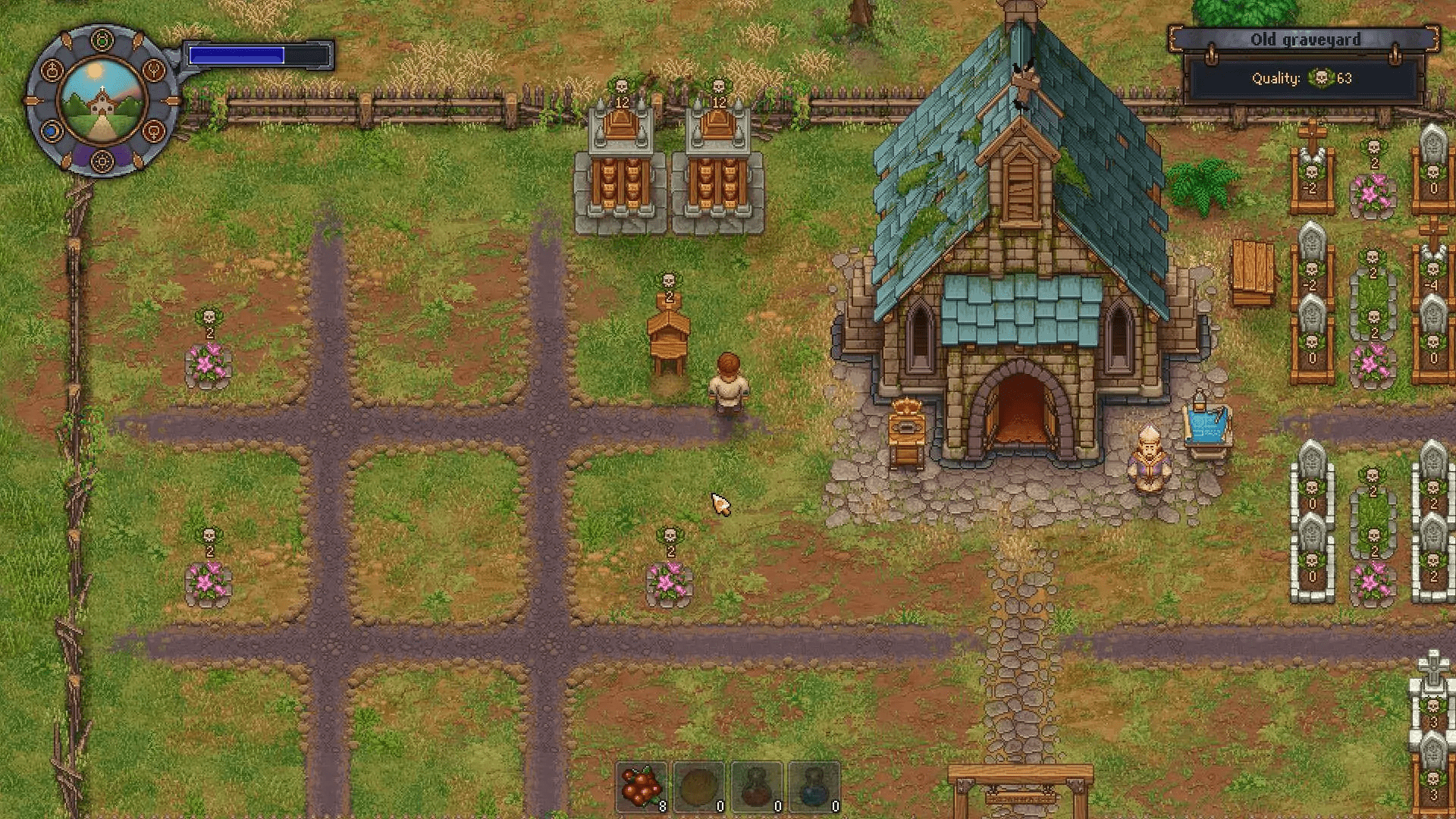Click the green zodiac symbol atop the clock

[x=102, y=39]
